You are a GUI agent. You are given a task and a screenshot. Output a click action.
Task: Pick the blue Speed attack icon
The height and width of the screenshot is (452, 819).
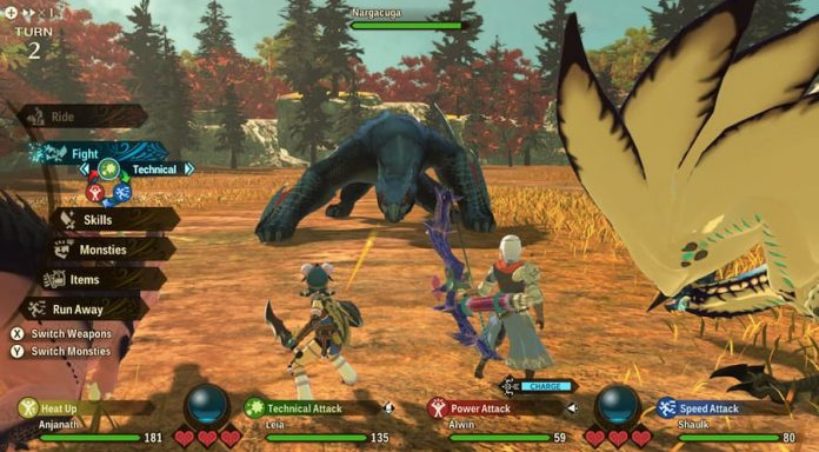click(x=122, y=192)
